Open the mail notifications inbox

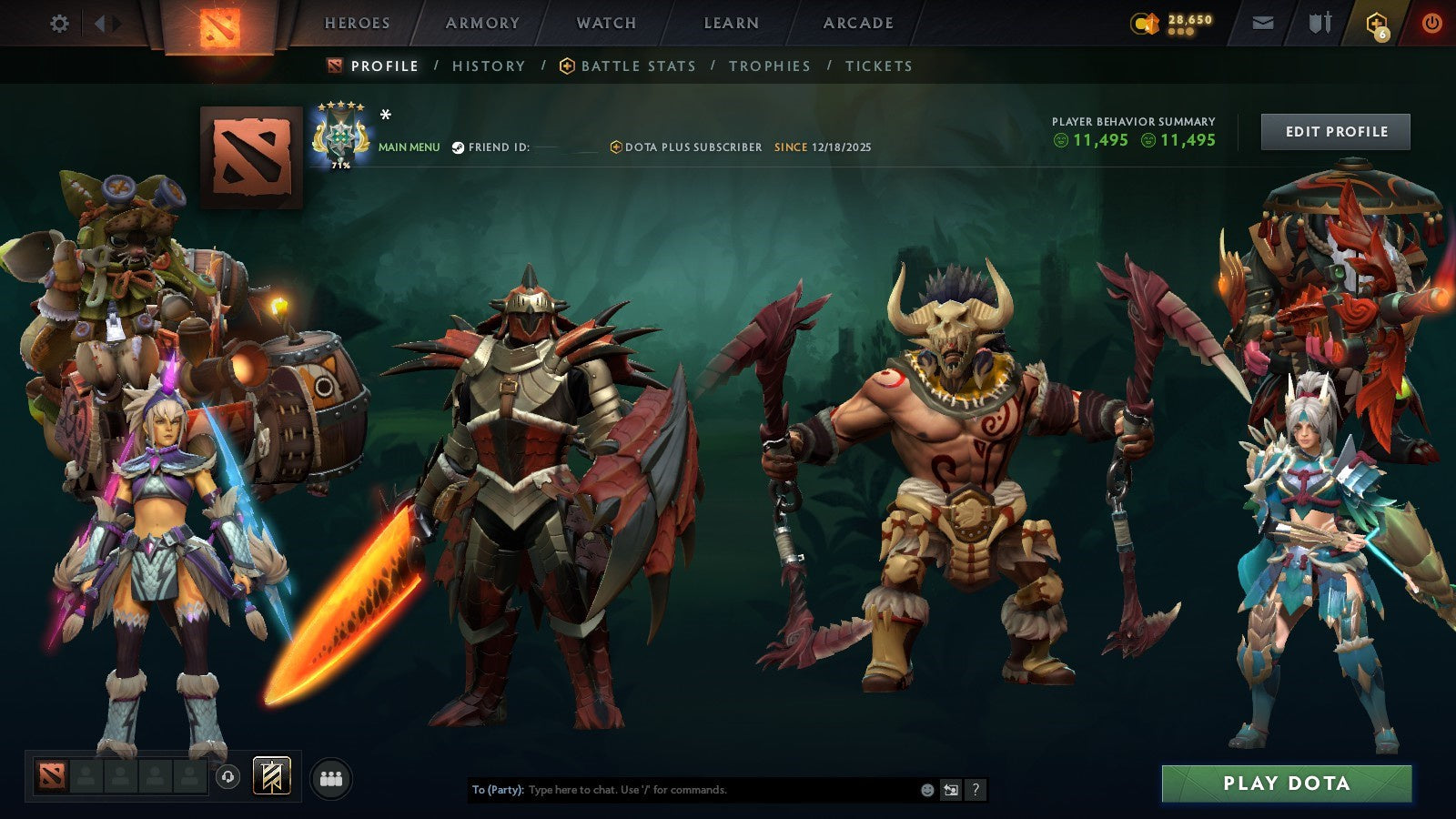click(x=1262, y=23)
